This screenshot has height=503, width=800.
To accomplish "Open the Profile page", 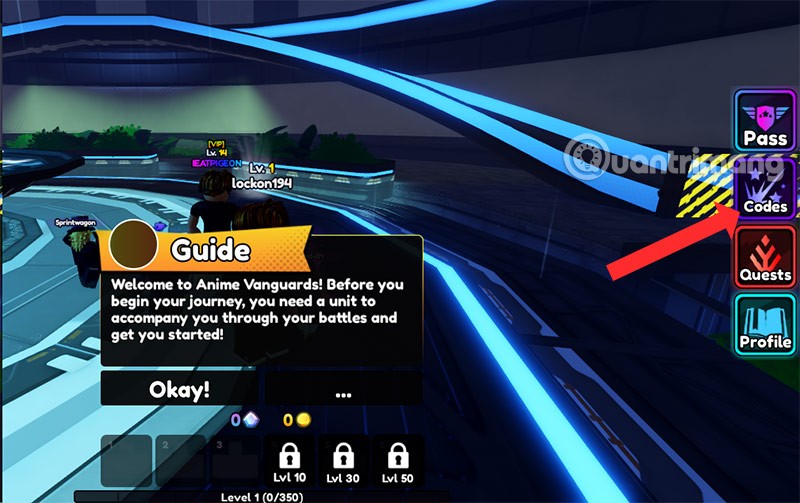I will point(764,326).
